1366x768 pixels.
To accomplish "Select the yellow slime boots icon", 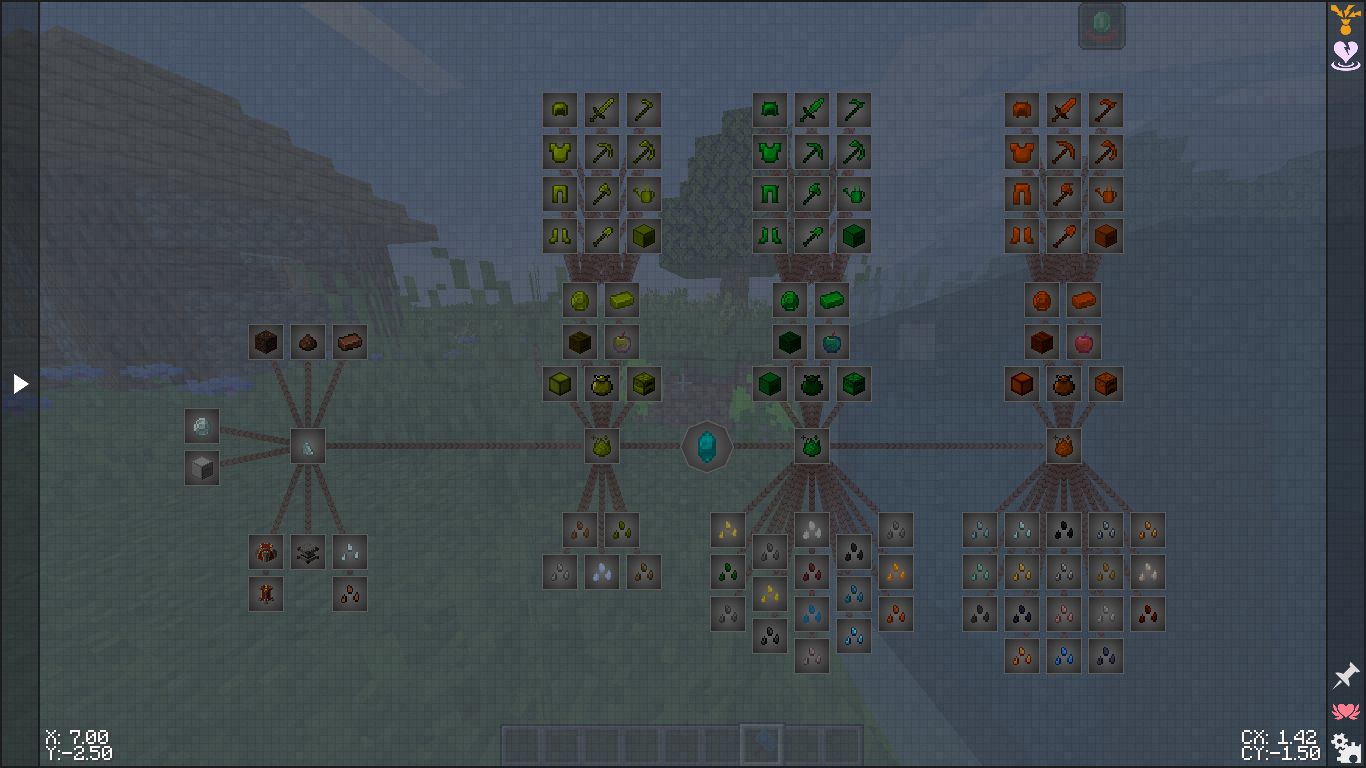I will click(x=559, y=235).
